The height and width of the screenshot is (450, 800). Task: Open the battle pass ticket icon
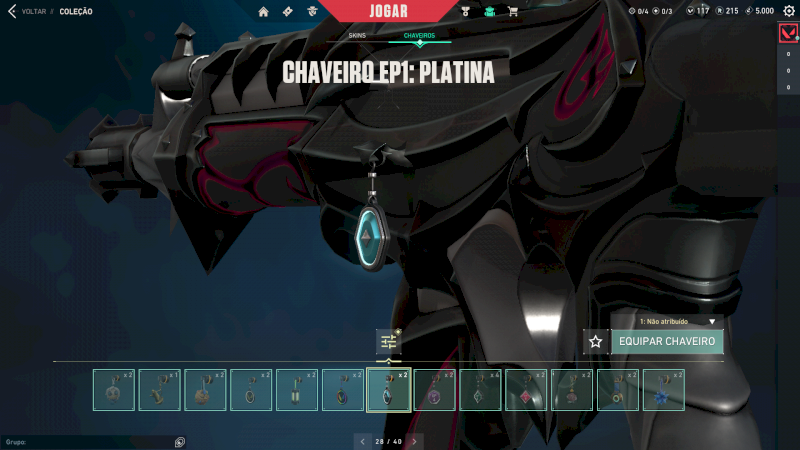tap(288, 12)
